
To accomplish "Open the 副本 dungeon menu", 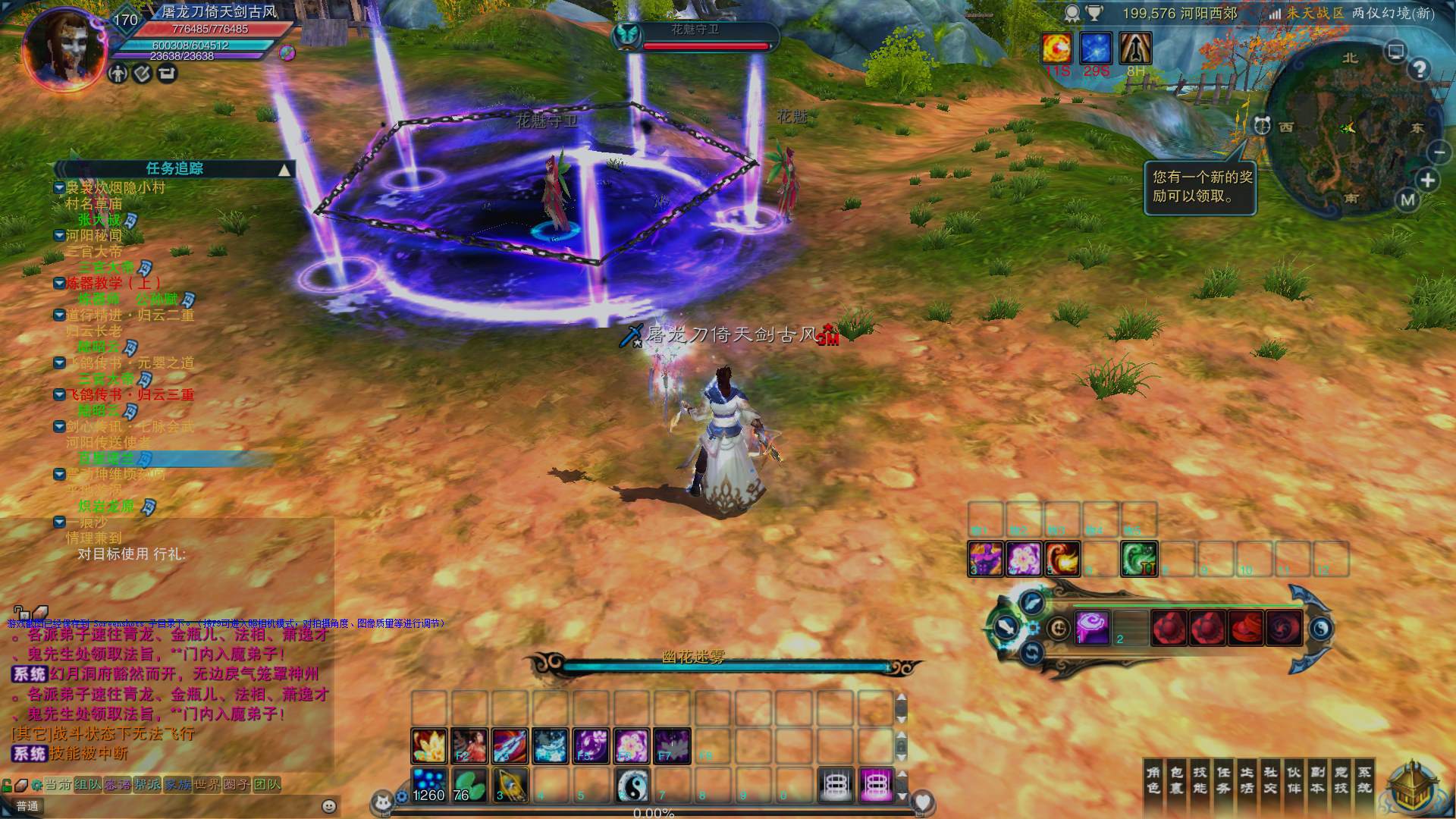I will click(1317, 780).
